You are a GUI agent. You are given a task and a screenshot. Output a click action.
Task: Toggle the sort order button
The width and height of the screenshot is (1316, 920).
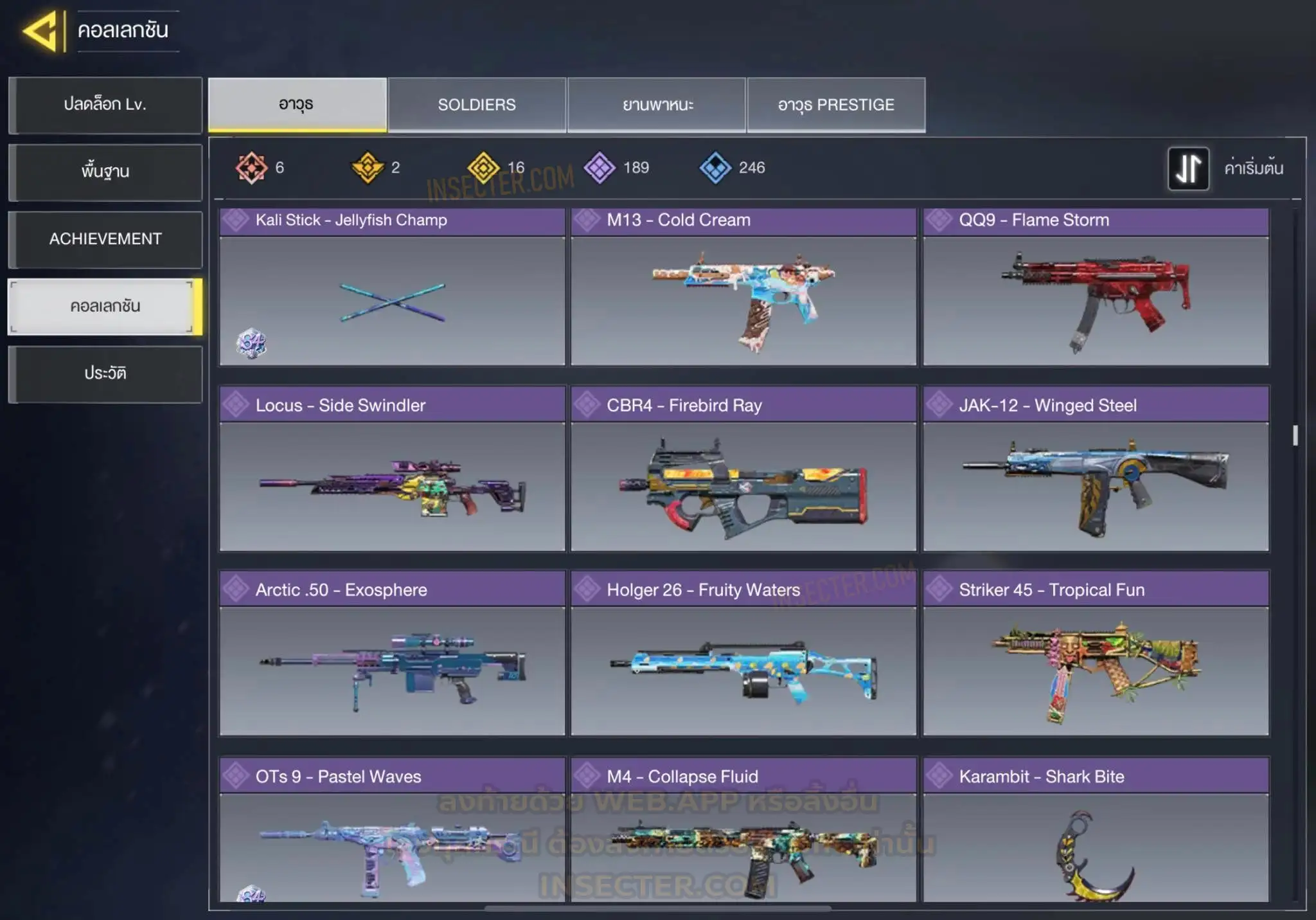coord(1188,168)
